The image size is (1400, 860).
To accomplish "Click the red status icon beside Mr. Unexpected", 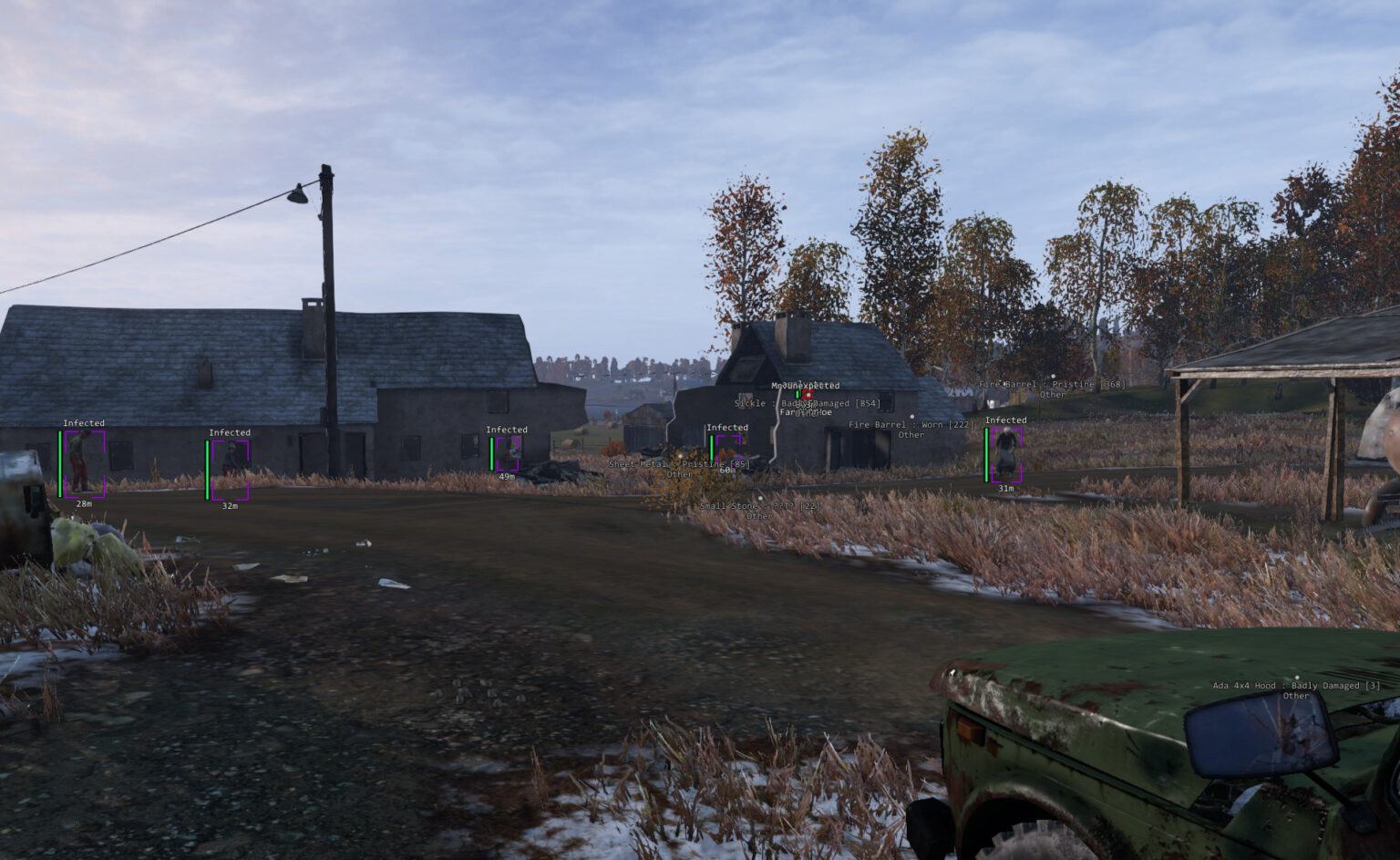I will tap(808, 394).
